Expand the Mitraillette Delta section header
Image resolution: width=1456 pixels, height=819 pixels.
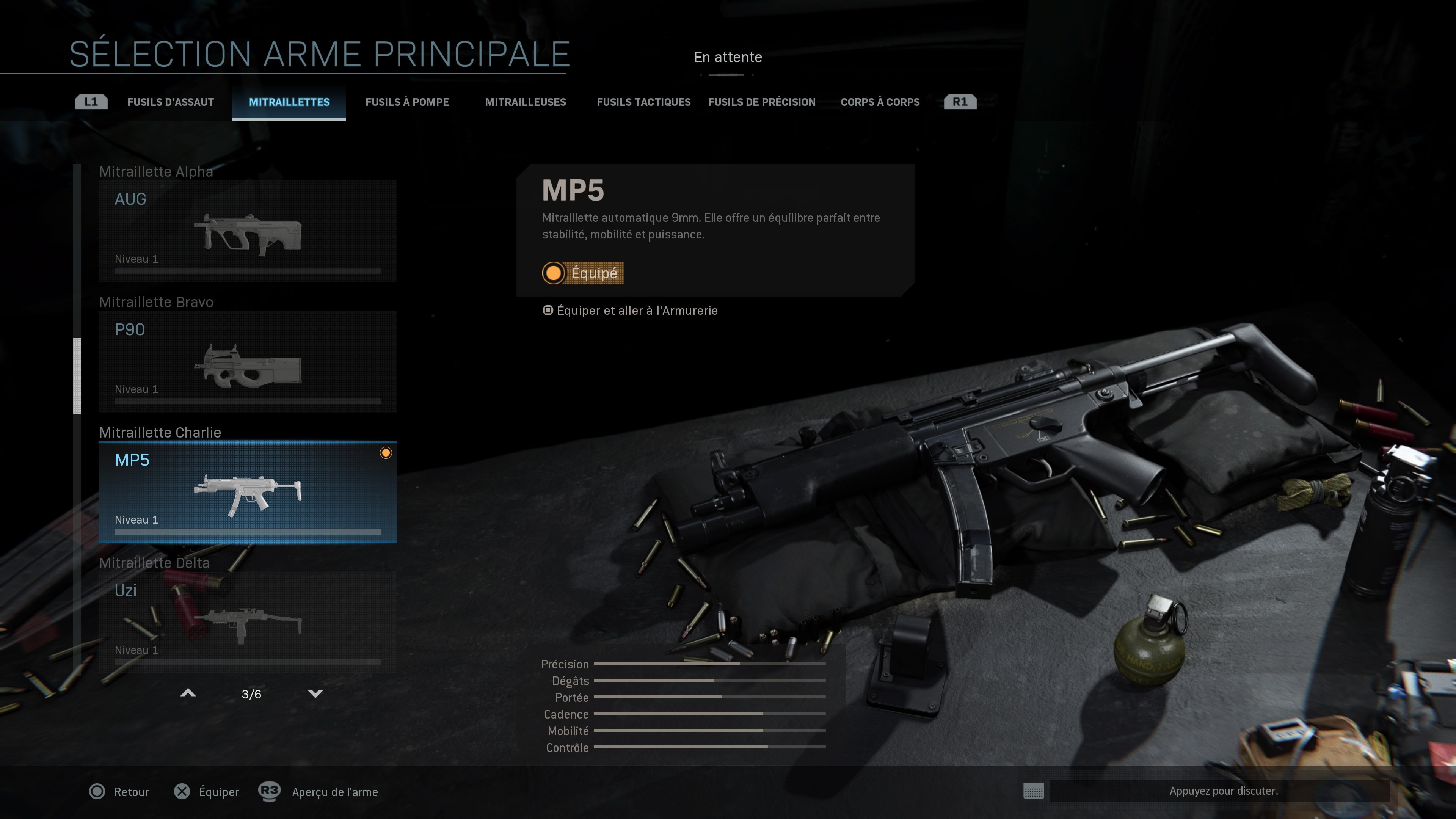coord(154,563)
